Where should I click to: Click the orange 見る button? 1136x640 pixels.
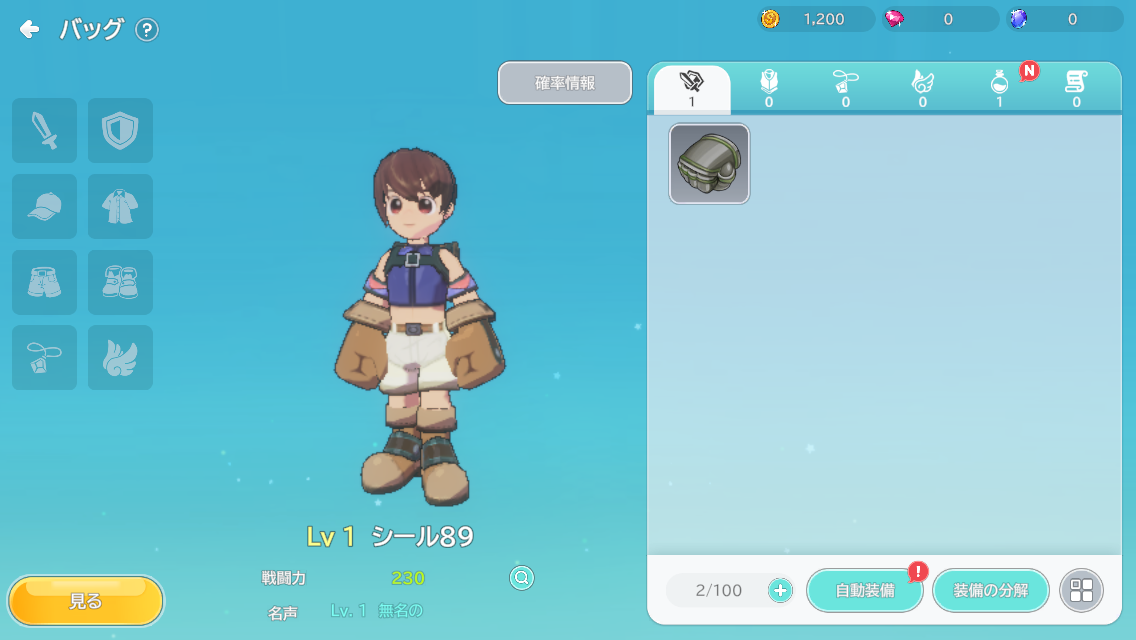pyautogui.click(x=86, y=601)
